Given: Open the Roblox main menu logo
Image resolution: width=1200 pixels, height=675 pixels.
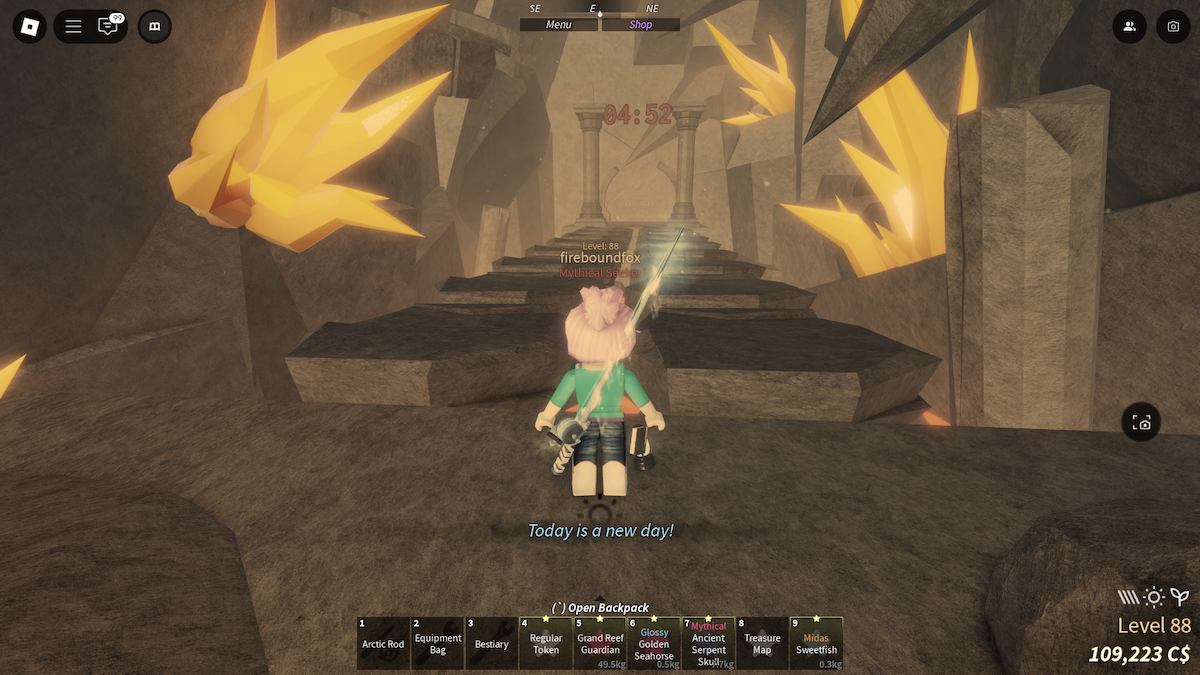Looking at the screenshot, I should (x=30, y=27).
